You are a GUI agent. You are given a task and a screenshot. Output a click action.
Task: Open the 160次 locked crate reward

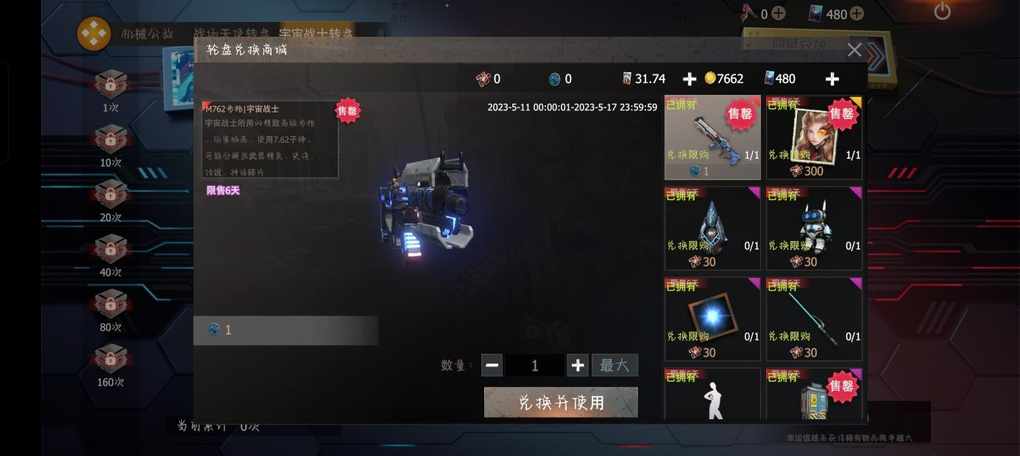[110, 359]
